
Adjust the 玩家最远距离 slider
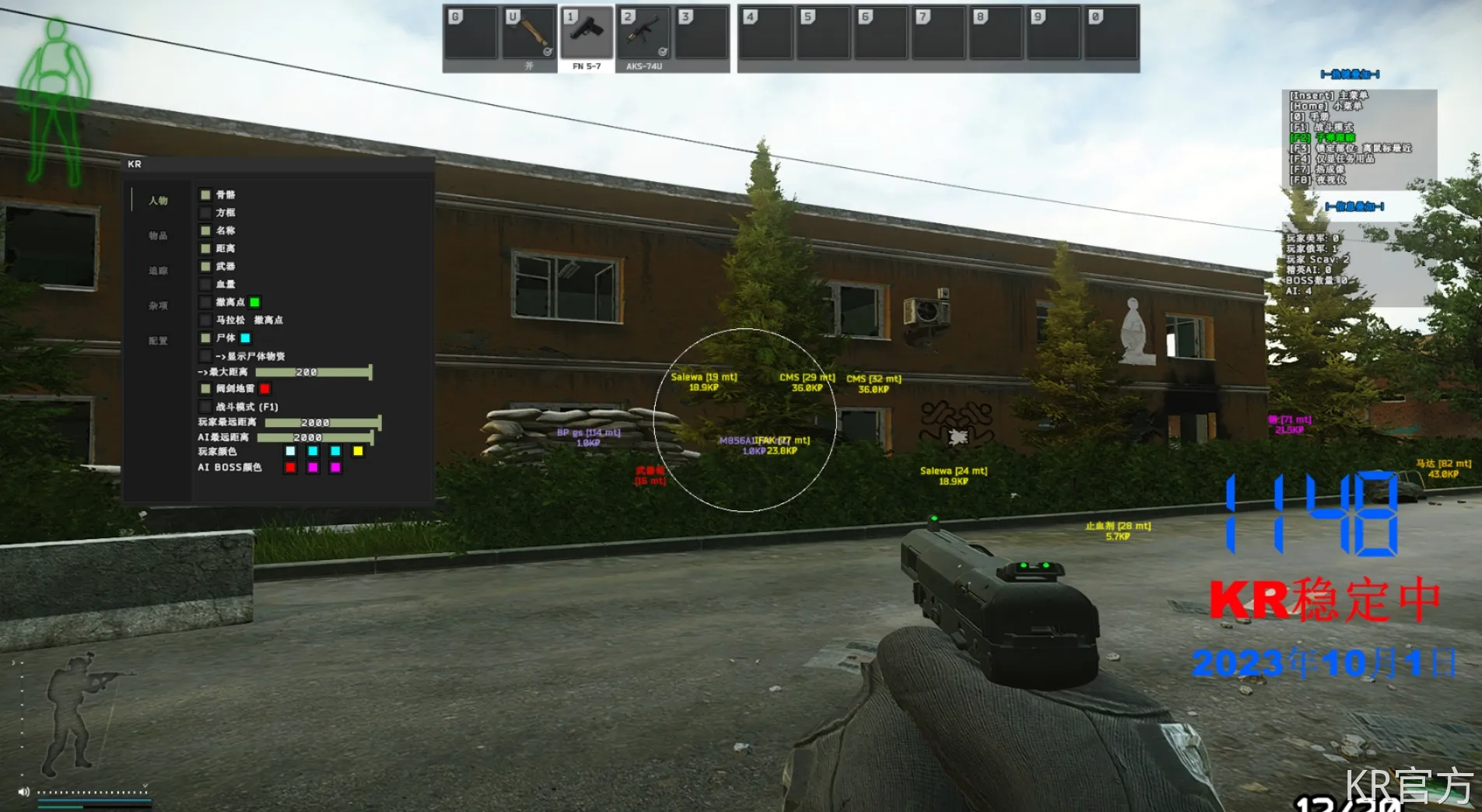pos(322,422)
